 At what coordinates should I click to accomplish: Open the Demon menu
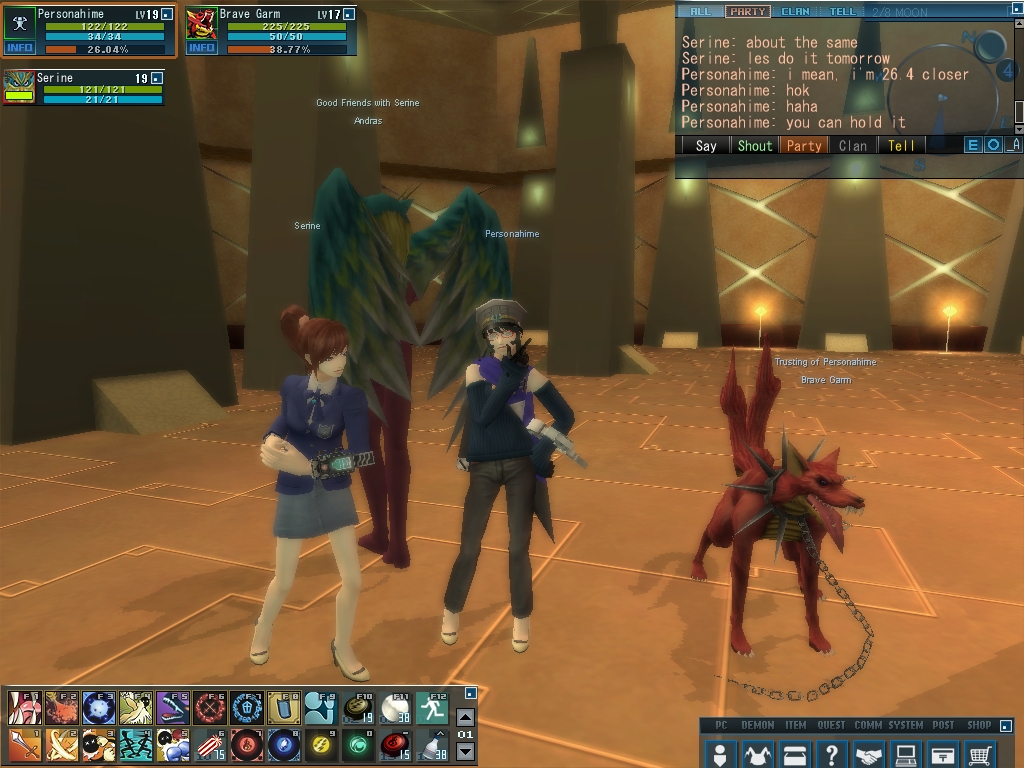click(x=756, y=755)
